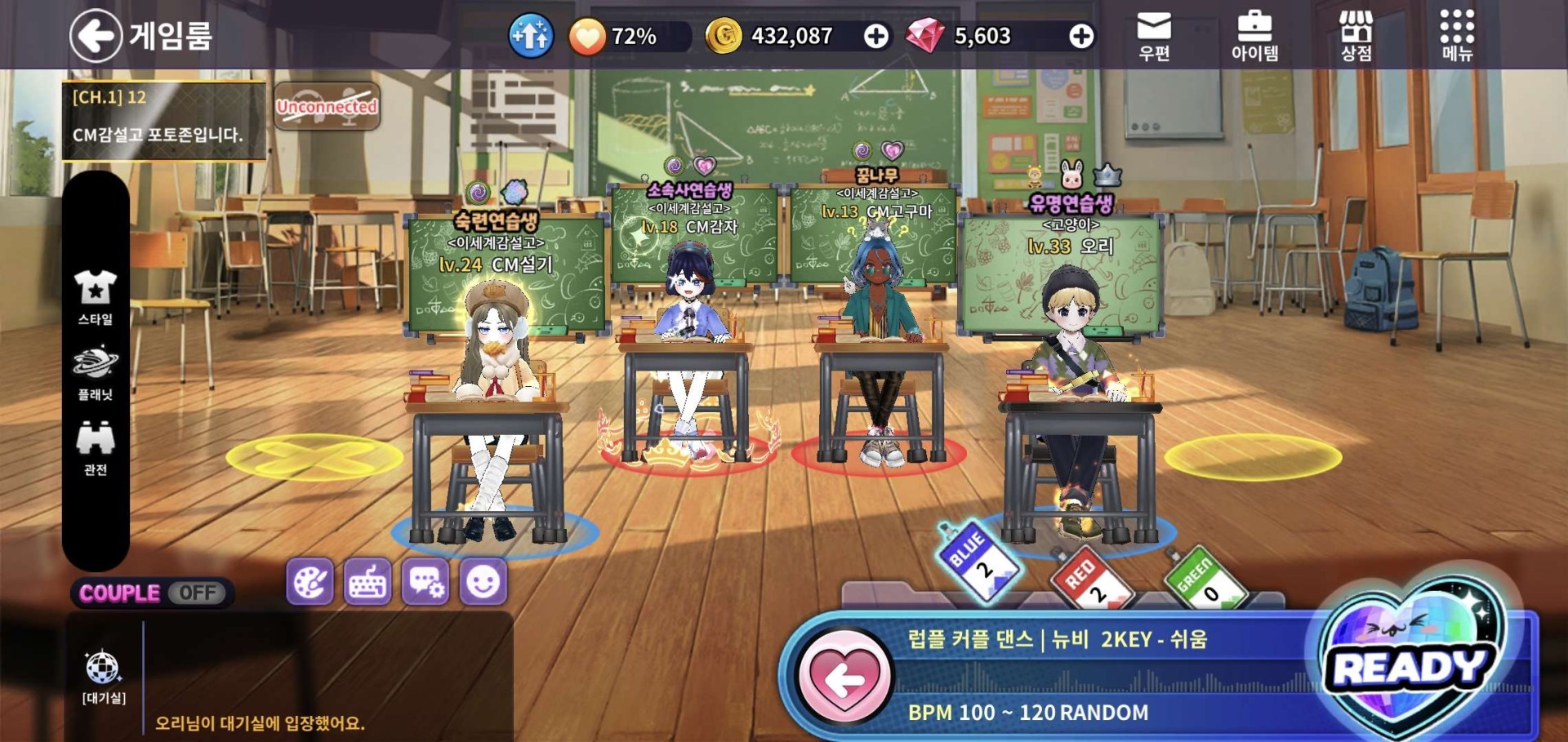Visit the 상점 shop

tap(1356, 36)
